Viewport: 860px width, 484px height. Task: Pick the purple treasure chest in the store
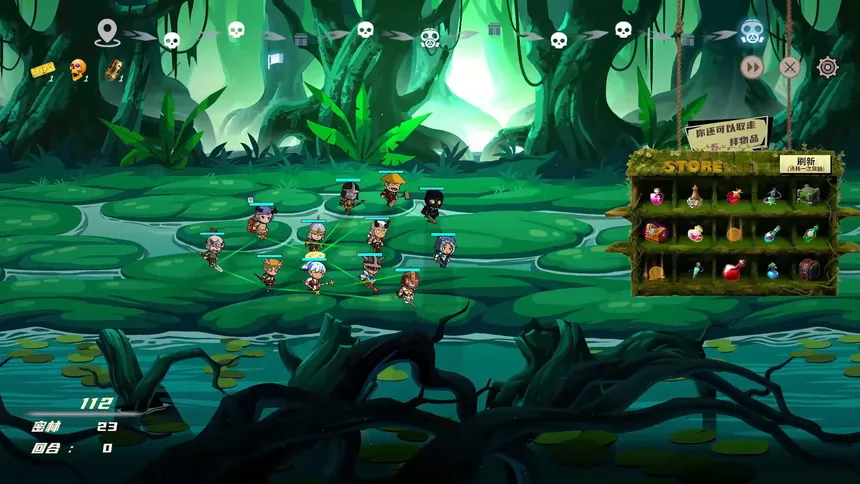click(x=656, y=233)
